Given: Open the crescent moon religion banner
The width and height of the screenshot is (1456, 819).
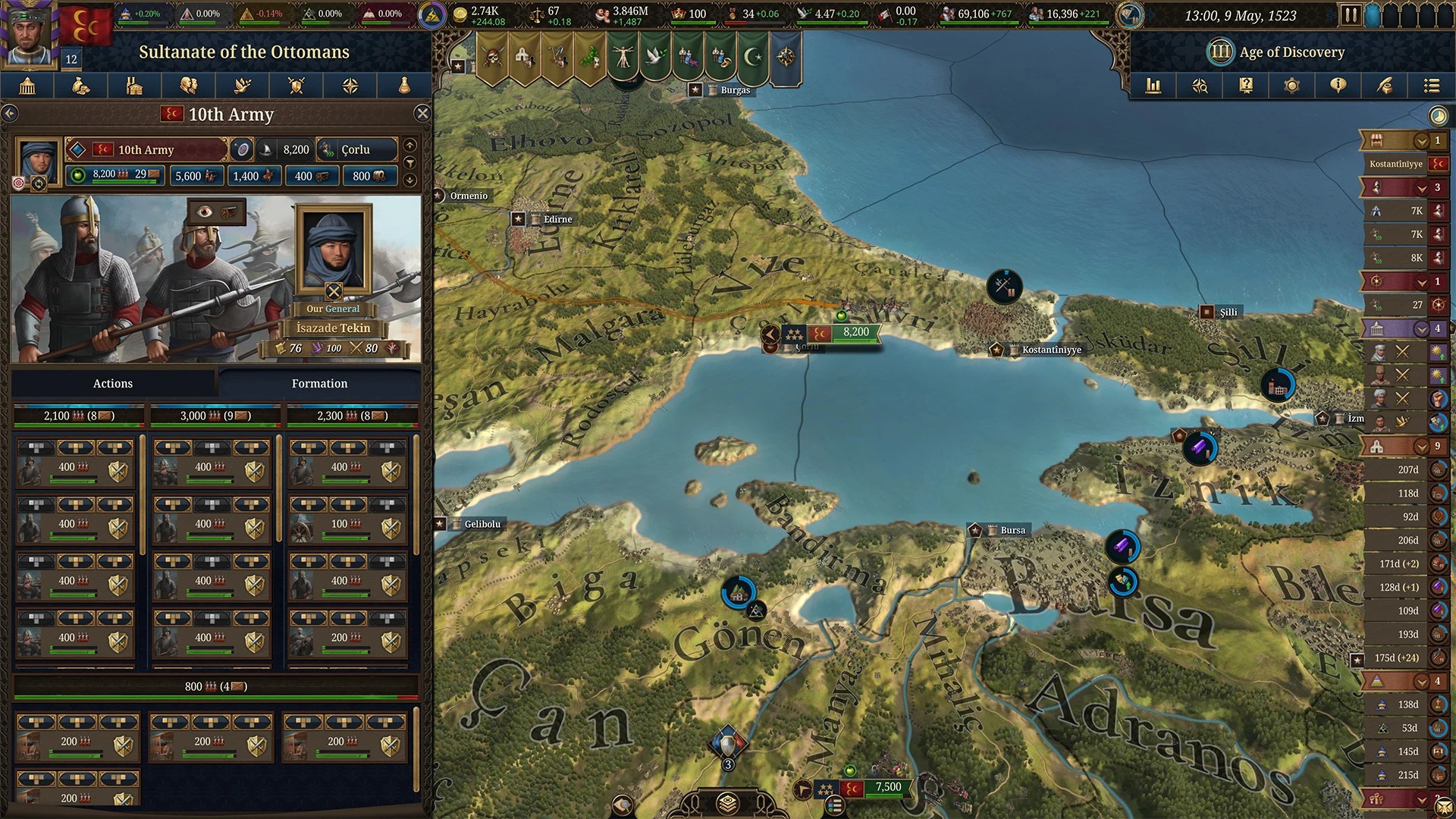Looking at the screenshot, I should pyautogui.click(x=752, y=57).
